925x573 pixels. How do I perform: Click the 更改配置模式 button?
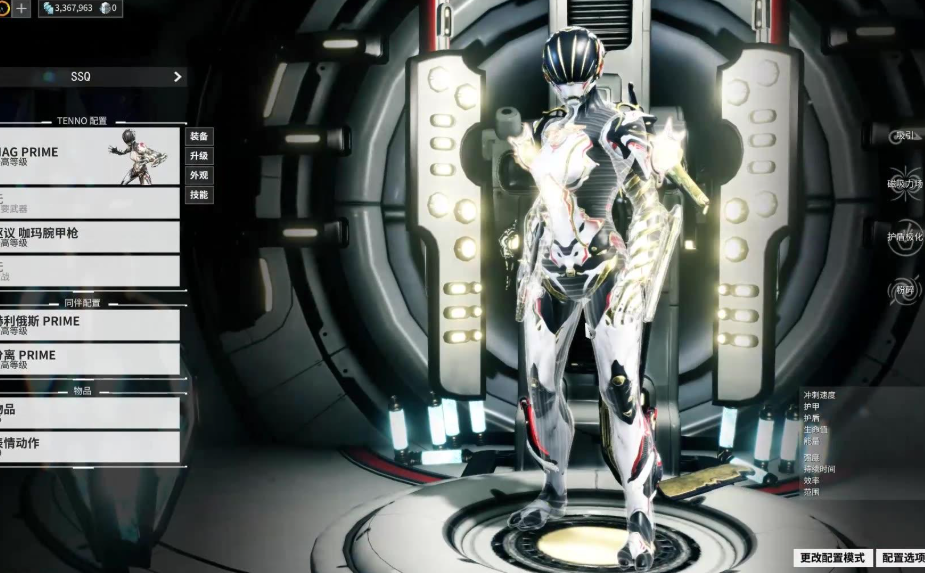tap(832, 558)
